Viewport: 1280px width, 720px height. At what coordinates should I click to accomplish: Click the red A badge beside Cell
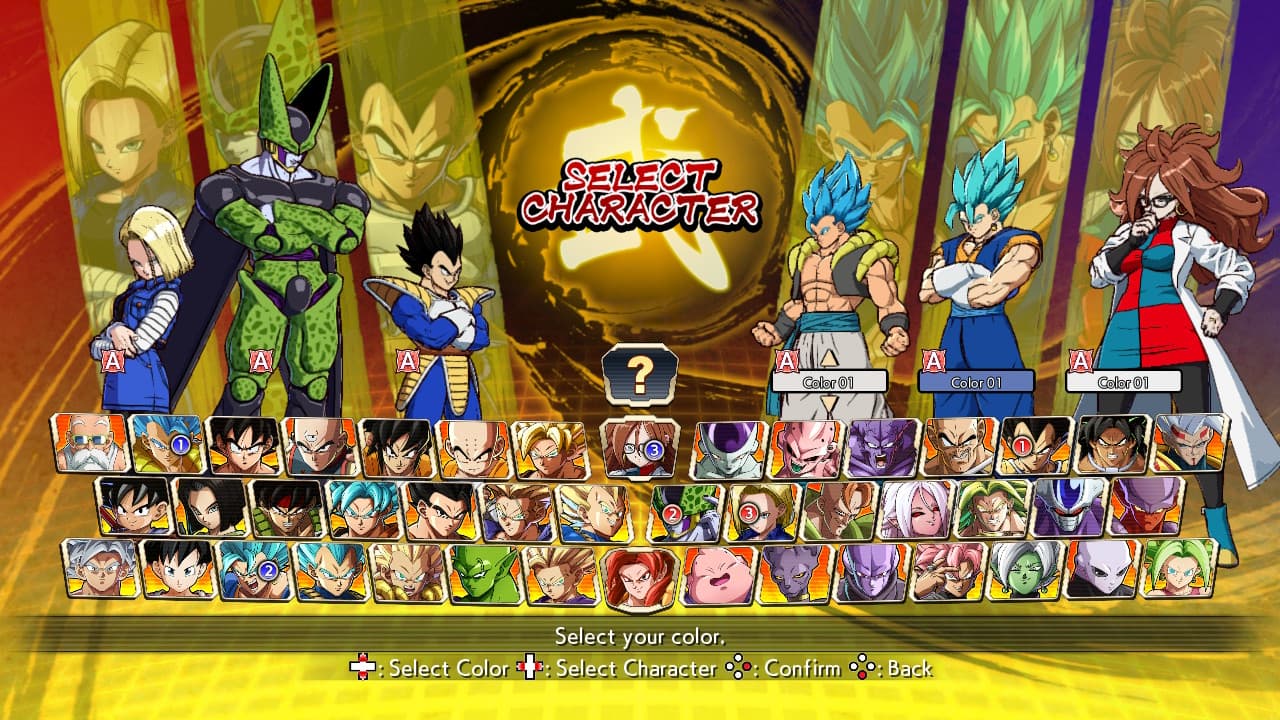[260, 358]
